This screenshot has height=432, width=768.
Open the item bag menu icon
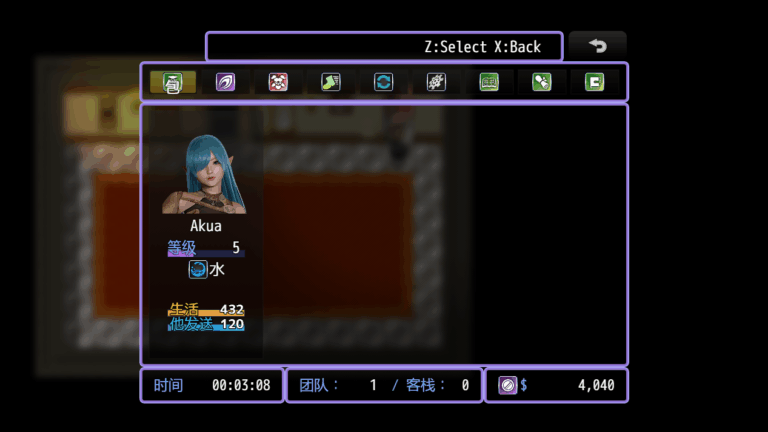pos(173,82)
